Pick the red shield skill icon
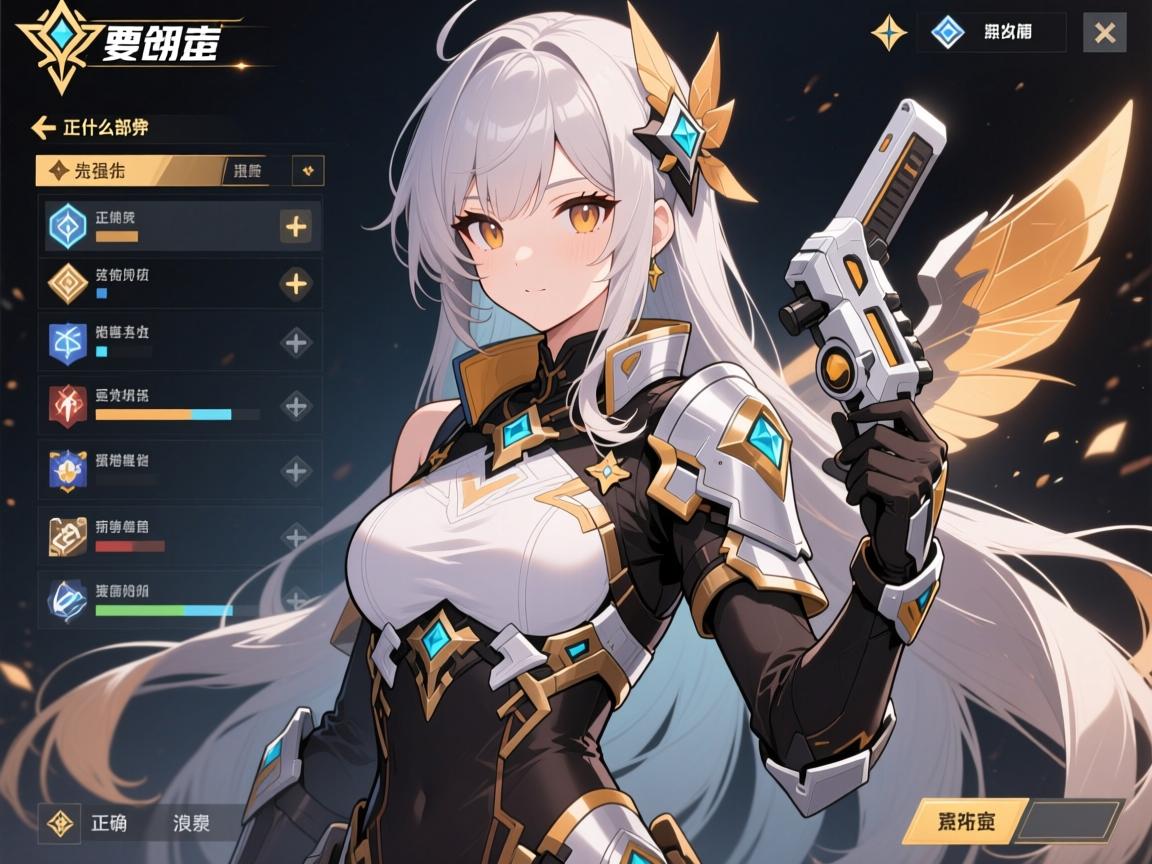Image resolution: width=1152 pixels, height=864 pixels. [x=68, y=405]
